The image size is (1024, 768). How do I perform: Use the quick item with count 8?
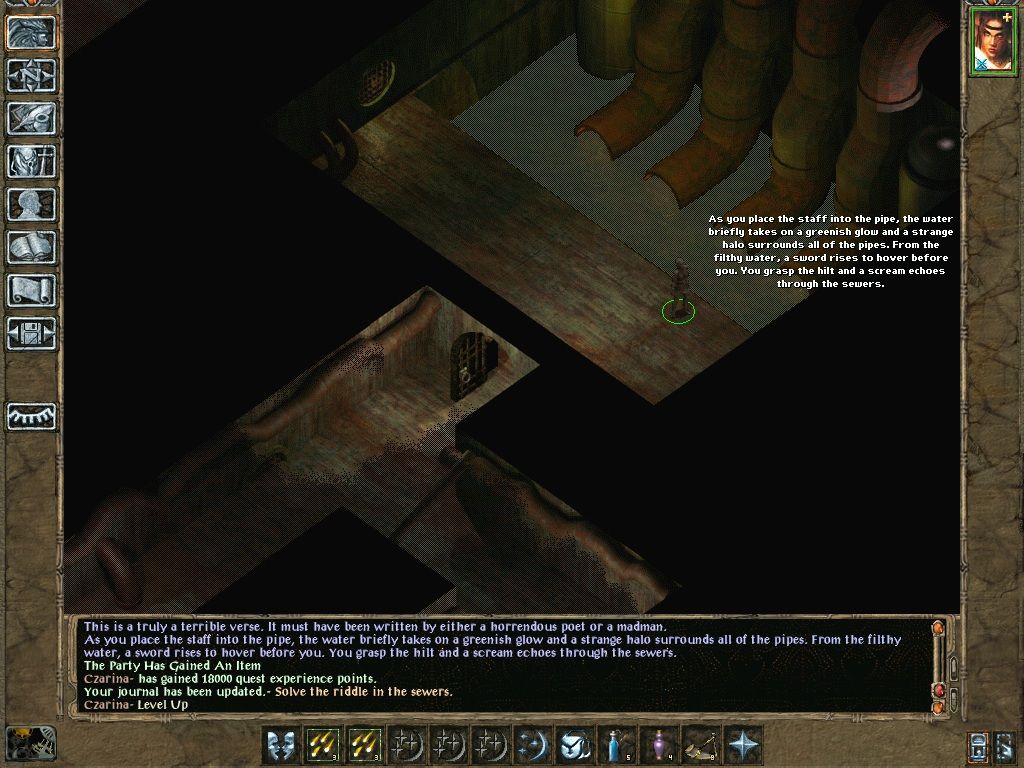click(702, 745)
